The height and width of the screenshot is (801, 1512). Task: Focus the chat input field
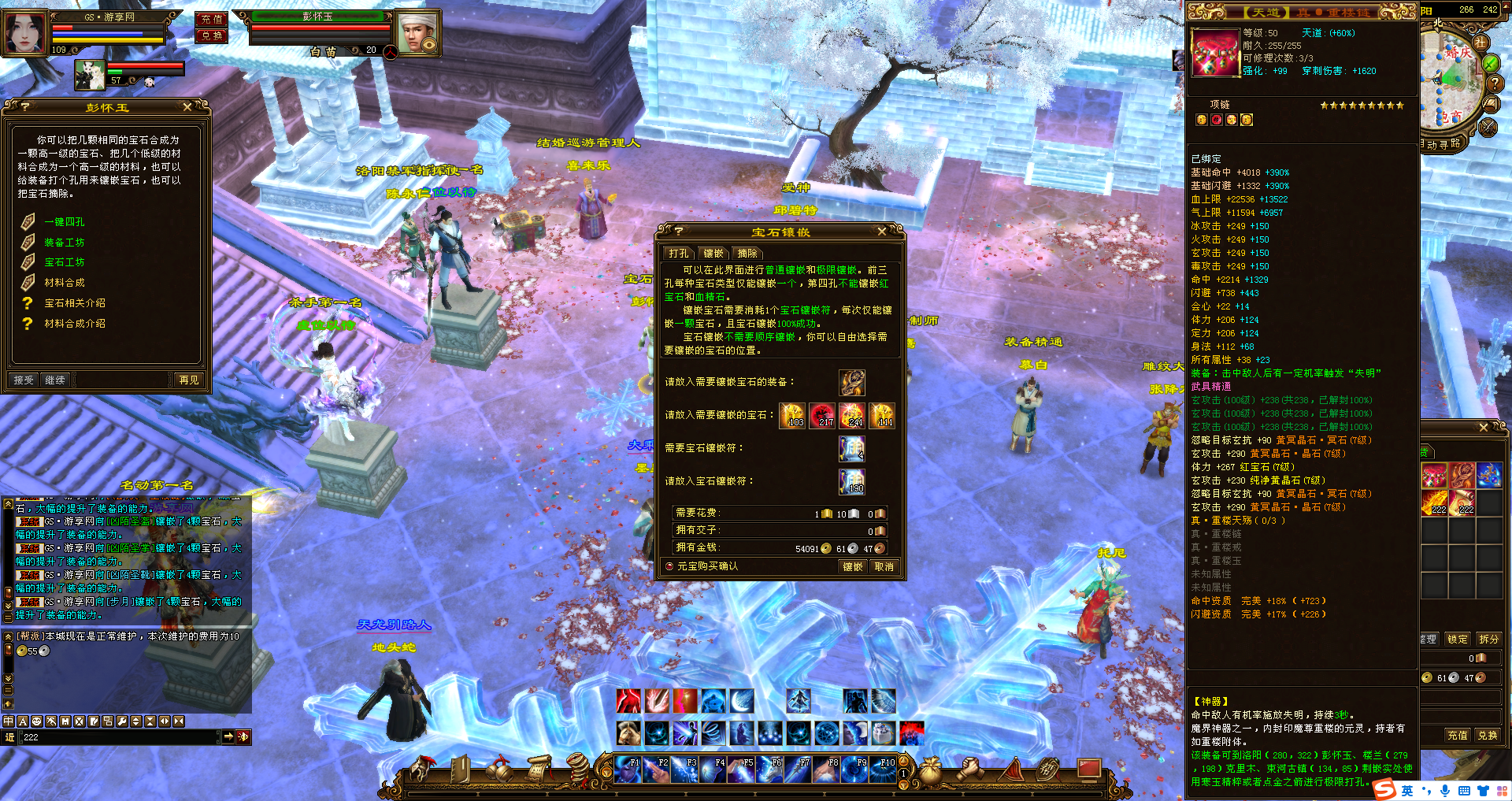coord(118,737)
